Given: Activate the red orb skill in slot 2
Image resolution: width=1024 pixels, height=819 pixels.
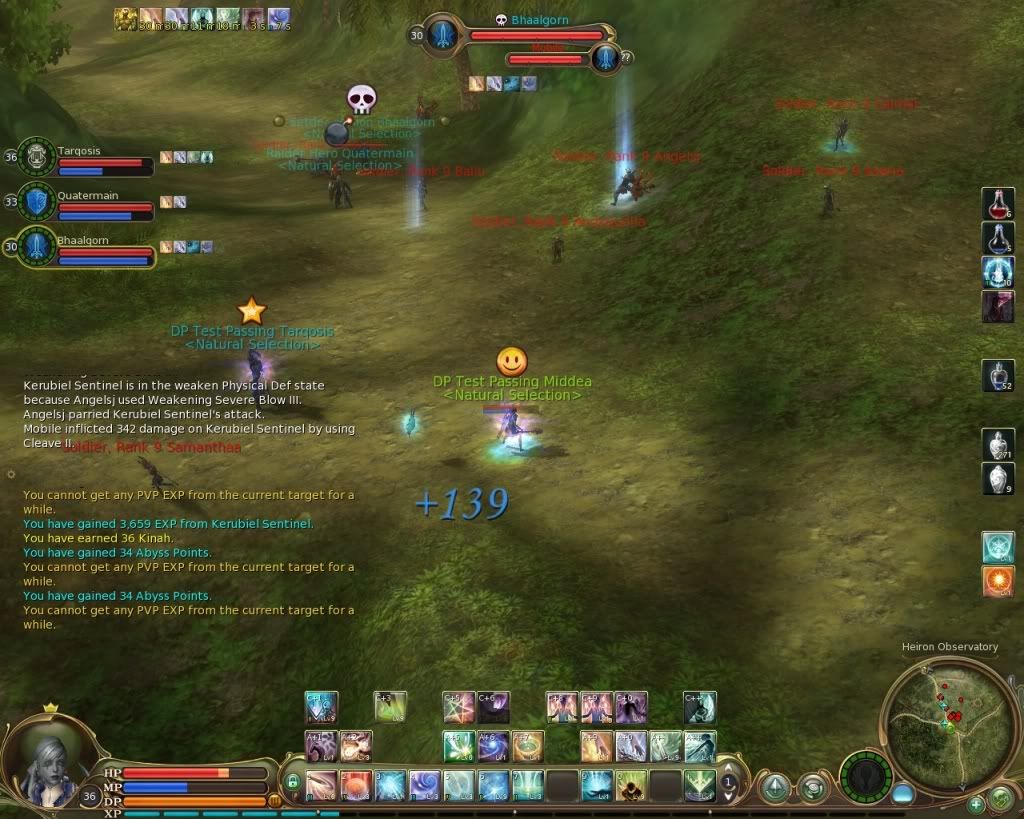Looking at the screenshot, I should click(356, 785).
